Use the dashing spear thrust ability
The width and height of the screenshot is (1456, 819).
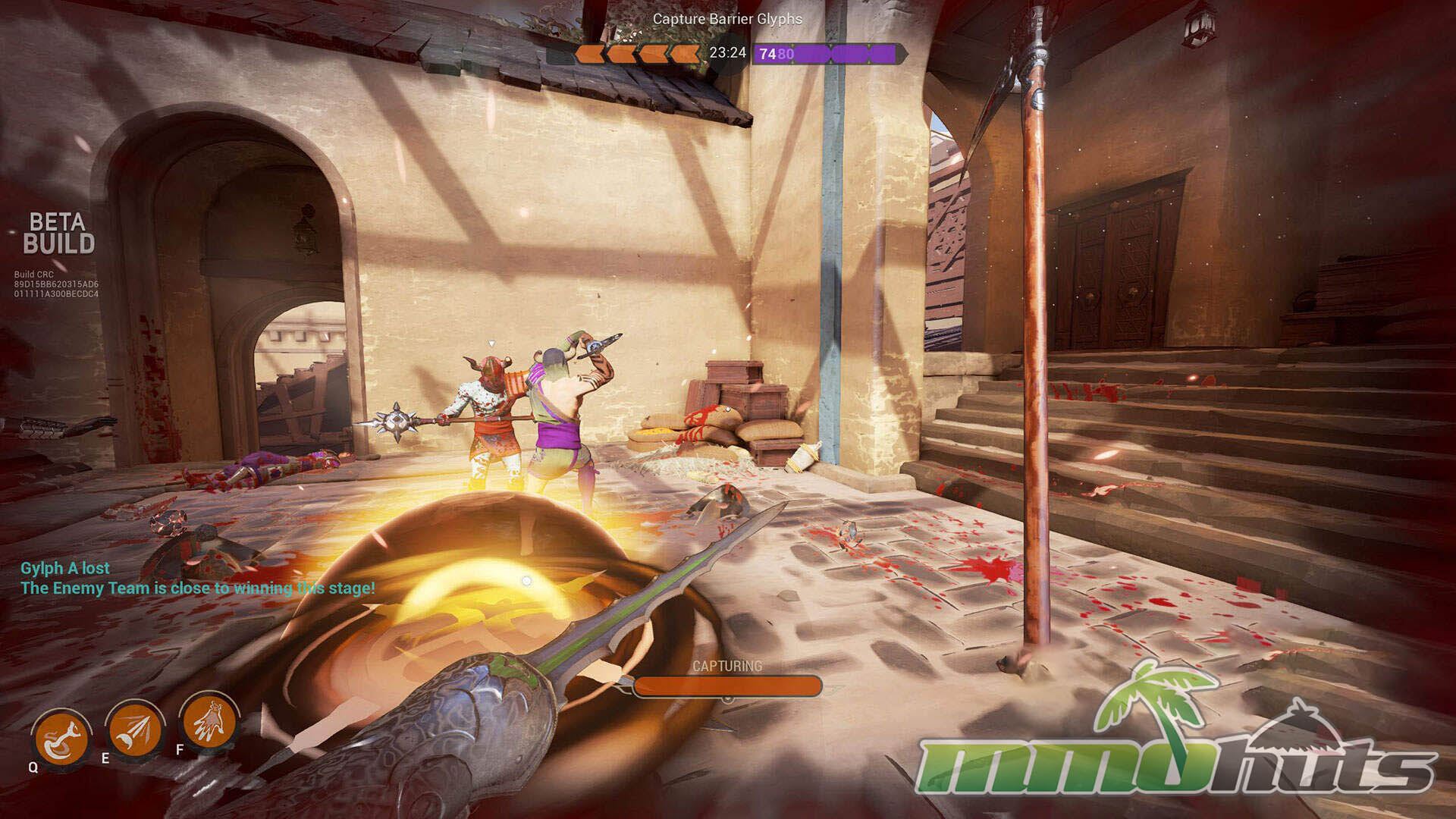[135, 729]
